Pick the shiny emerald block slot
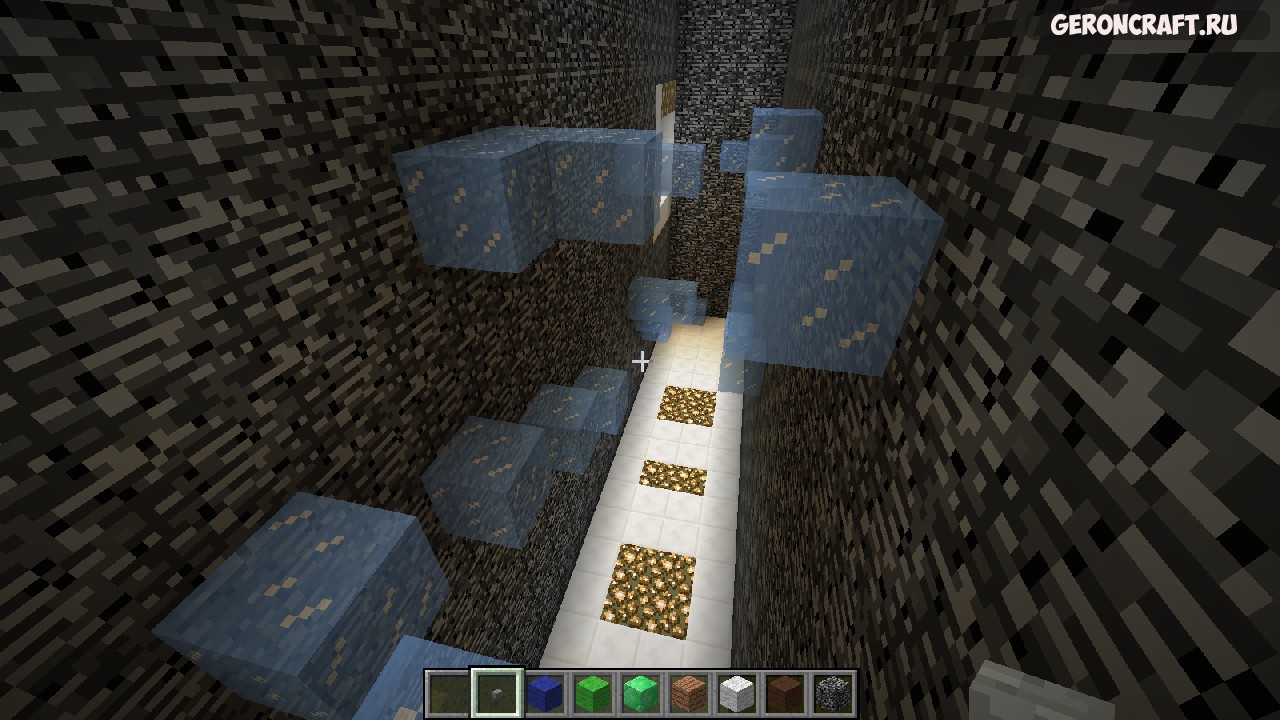The width and height of the screenshot is (1280, 720). point(640,693)
